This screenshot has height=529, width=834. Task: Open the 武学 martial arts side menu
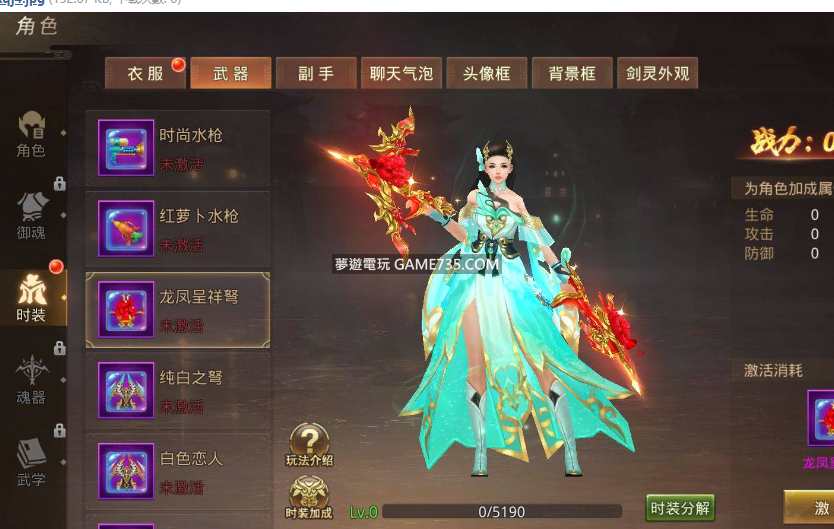point(32,462)
